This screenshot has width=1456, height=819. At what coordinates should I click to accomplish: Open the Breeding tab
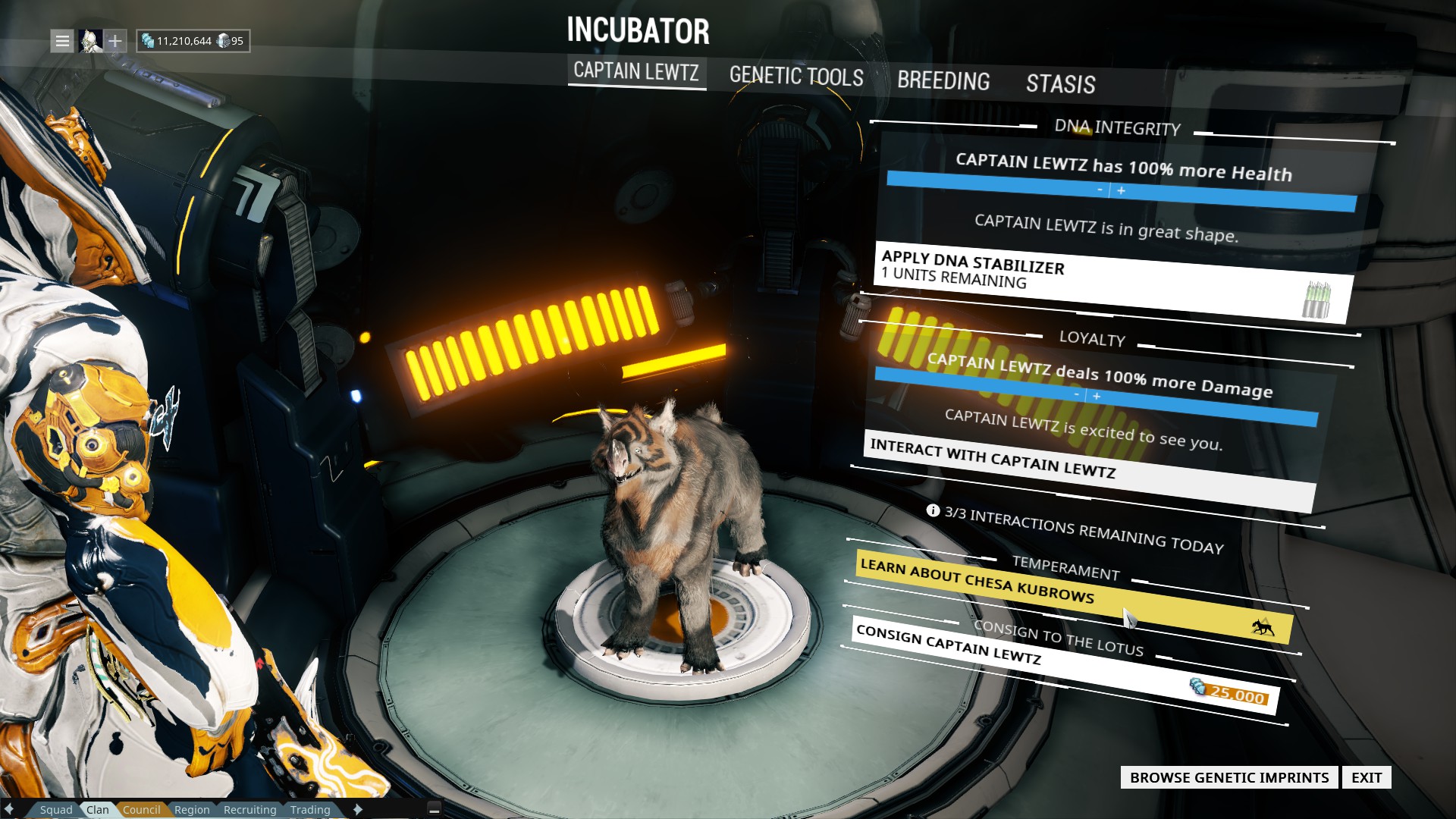tap(943, 81)
